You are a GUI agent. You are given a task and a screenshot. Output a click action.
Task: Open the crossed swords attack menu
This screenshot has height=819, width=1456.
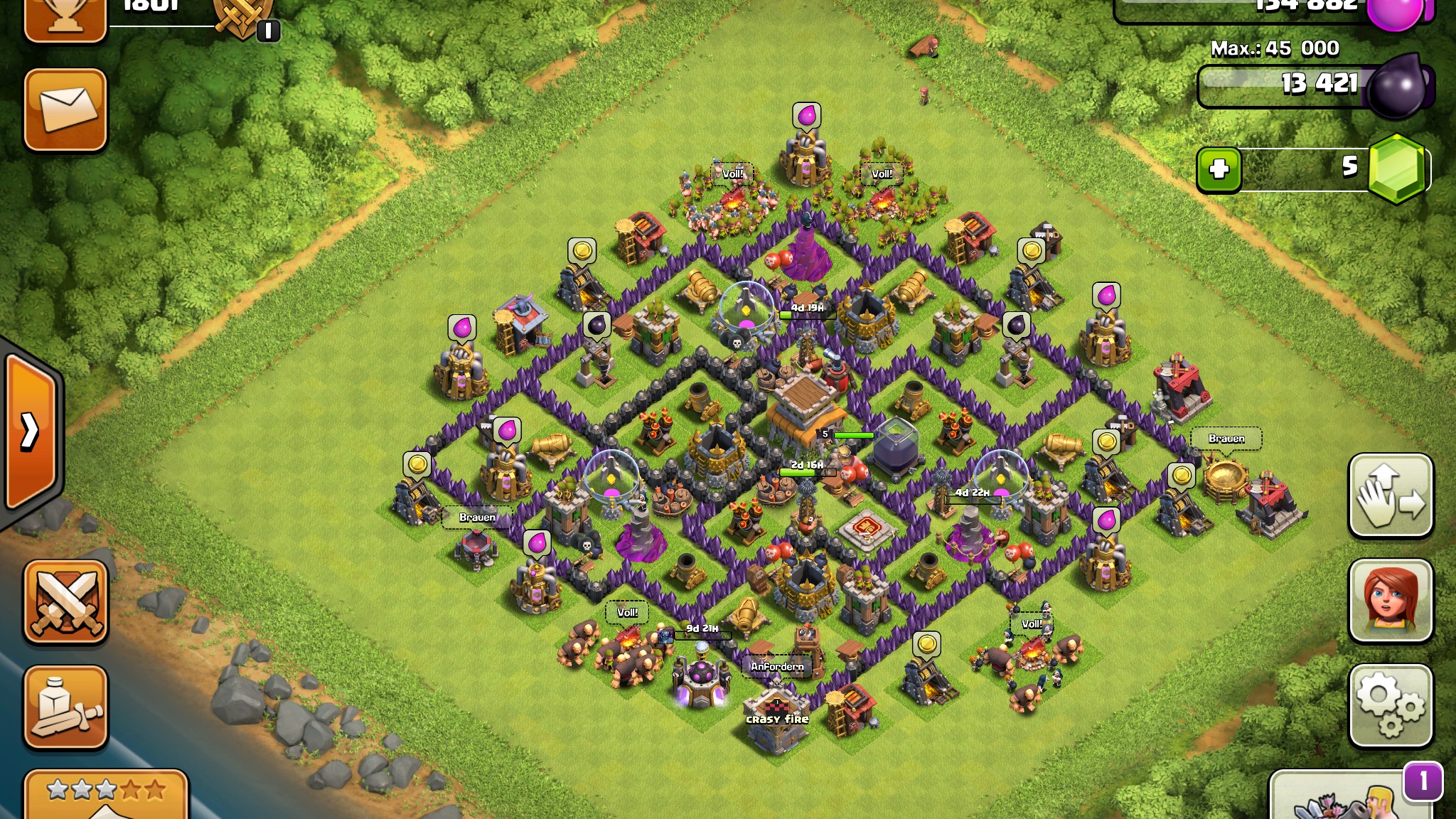(x=65, y=601)
